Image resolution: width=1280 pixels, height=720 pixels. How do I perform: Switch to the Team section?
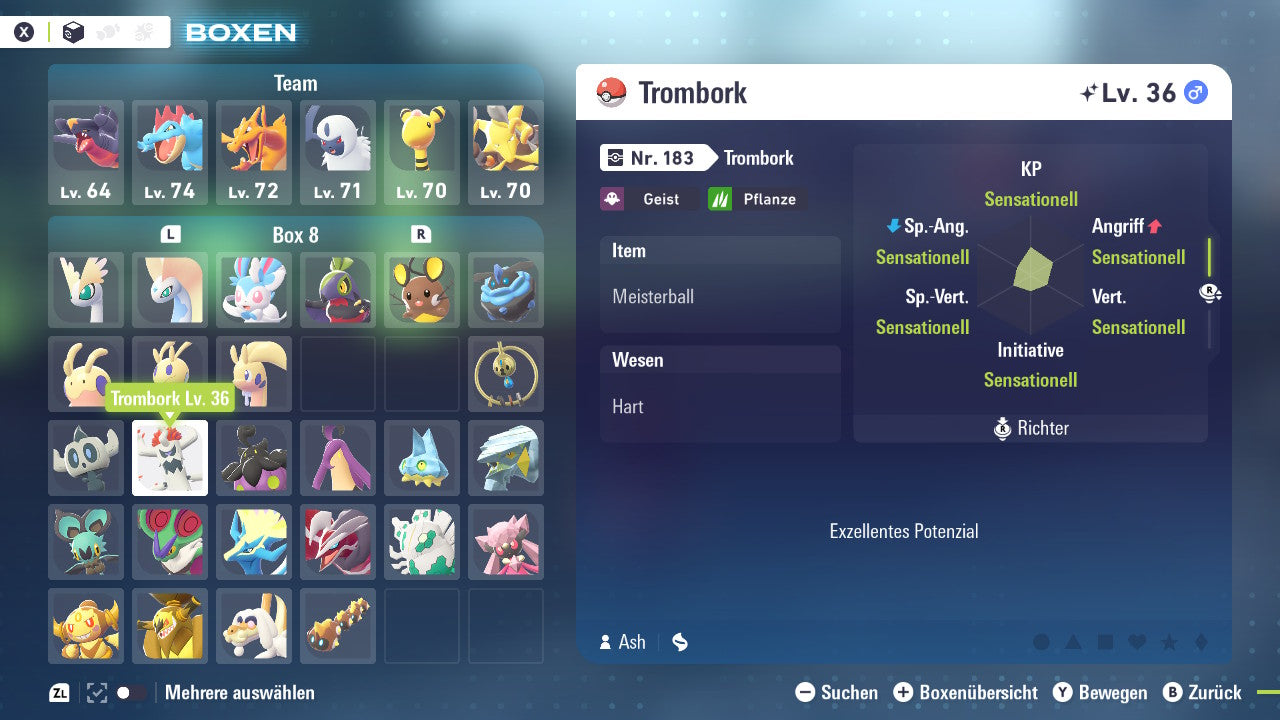[295, 83]
